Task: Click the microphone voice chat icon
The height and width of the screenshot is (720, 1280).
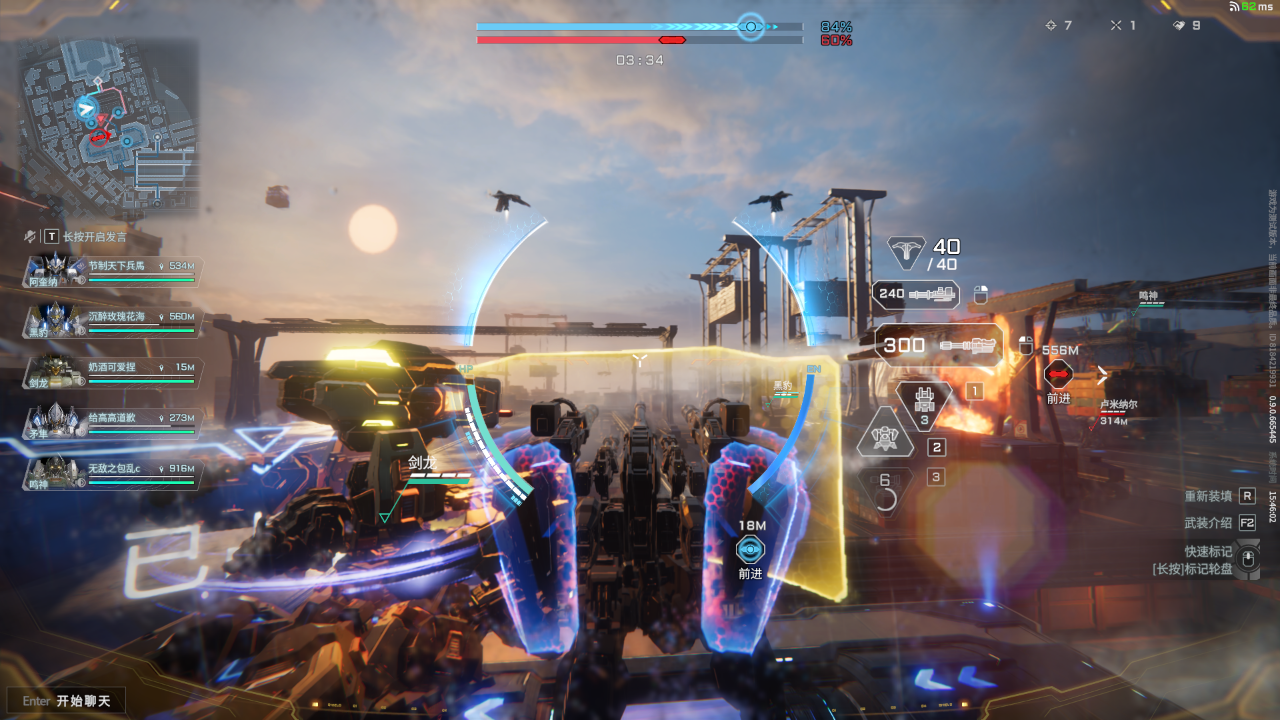Action: pyautogui.click(x=30, y=237)
